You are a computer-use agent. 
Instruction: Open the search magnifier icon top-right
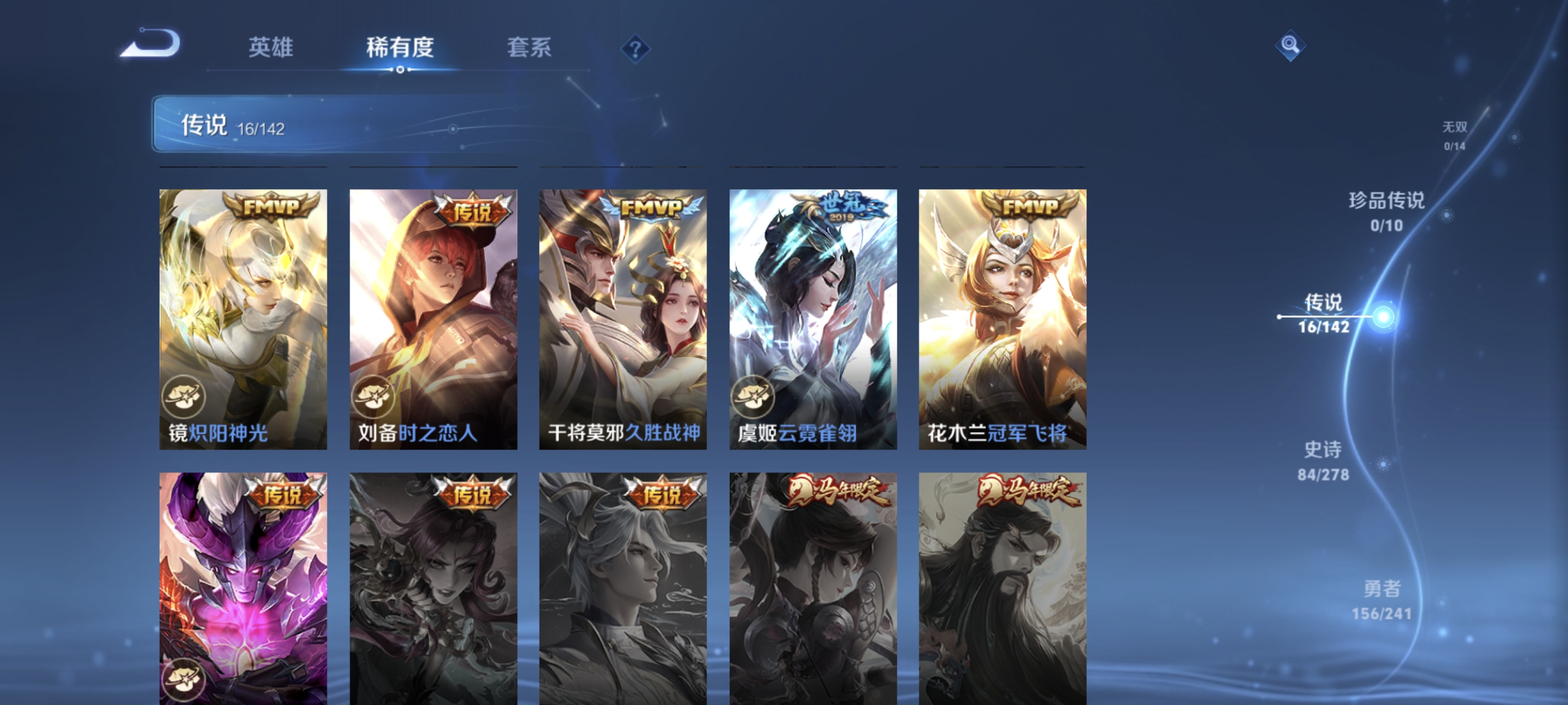tap(1290, 45)
